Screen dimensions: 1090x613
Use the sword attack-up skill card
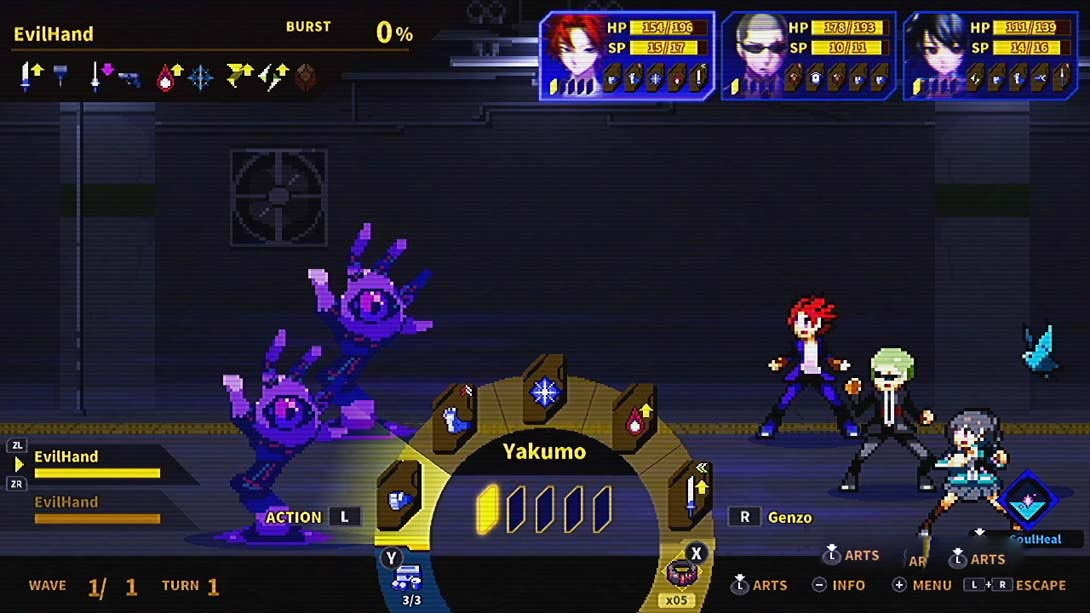point(691,492)
